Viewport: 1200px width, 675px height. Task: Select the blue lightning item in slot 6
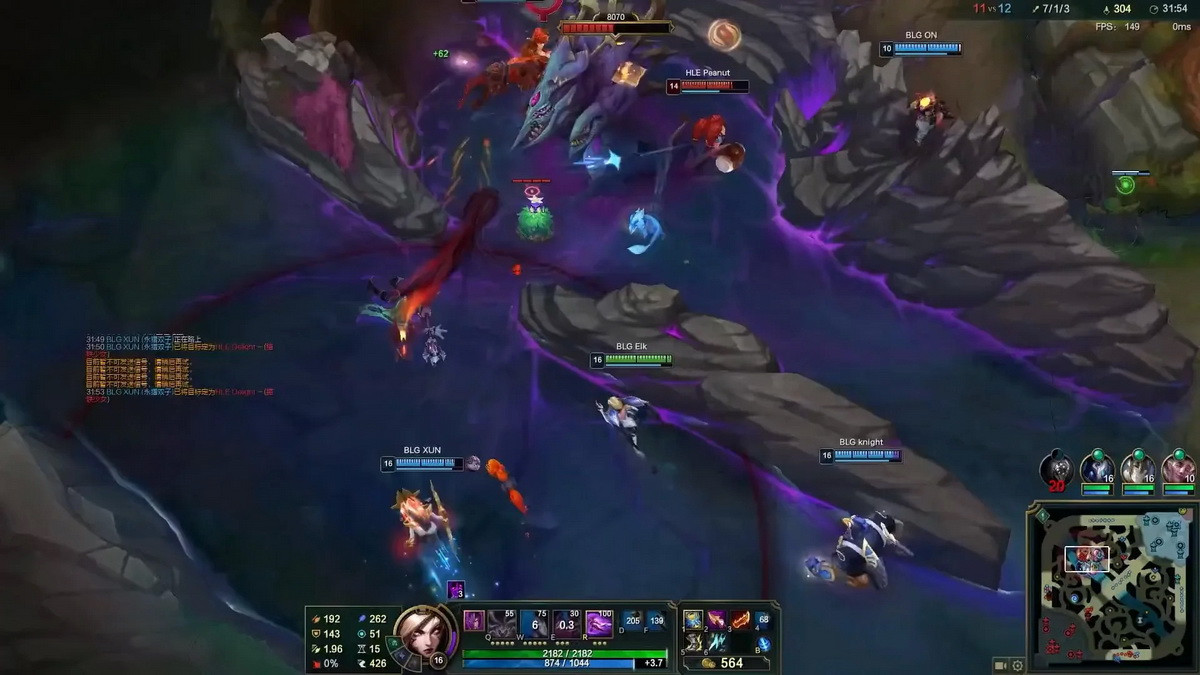point(717,642)
